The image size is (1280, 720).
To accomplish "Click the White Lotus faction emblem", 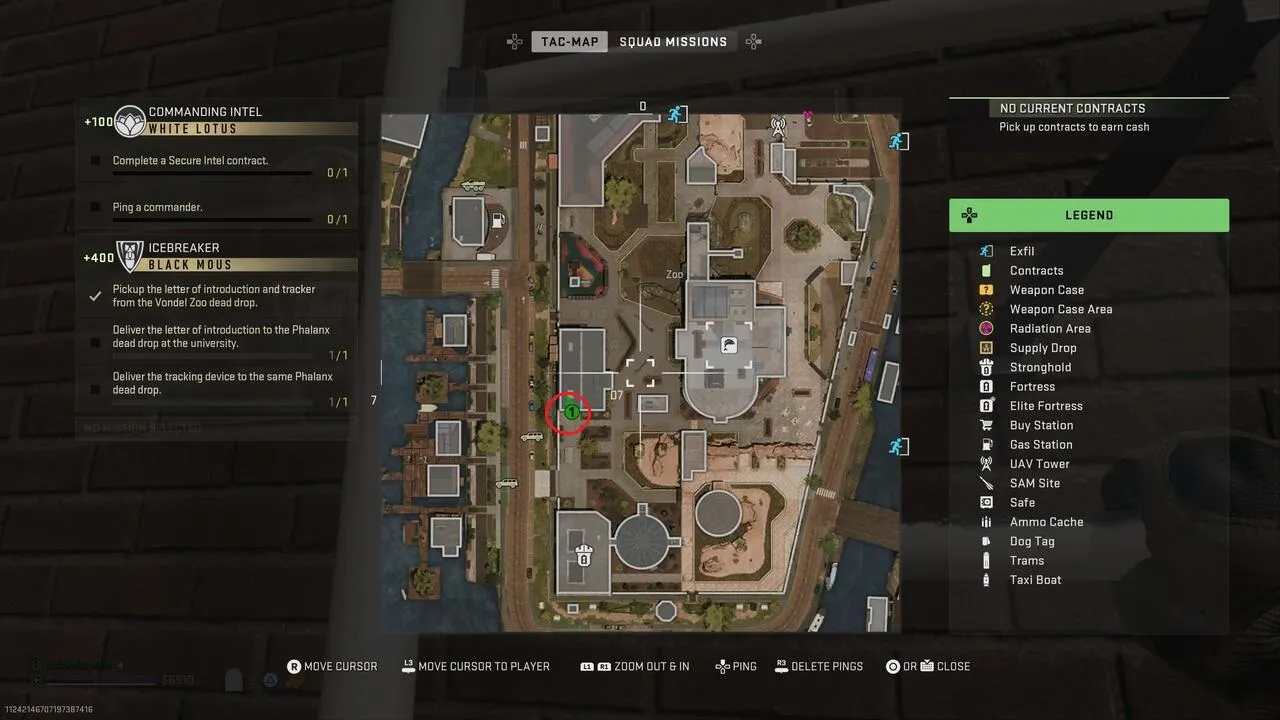I will tap(128, 119).
